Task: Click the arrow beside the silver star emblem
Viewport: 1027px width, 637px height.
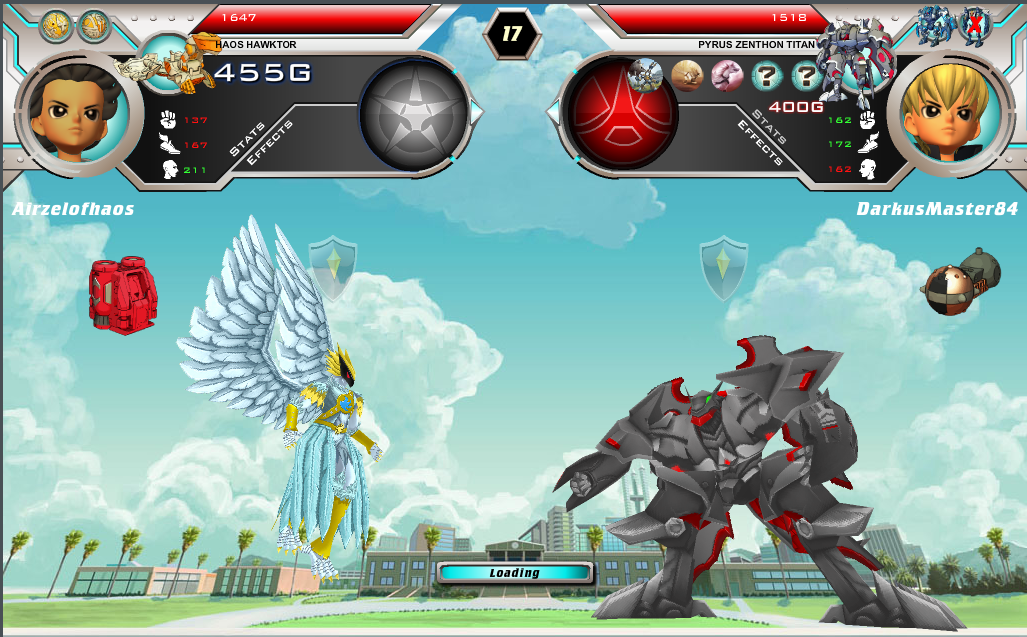Action: click(476, 113)
